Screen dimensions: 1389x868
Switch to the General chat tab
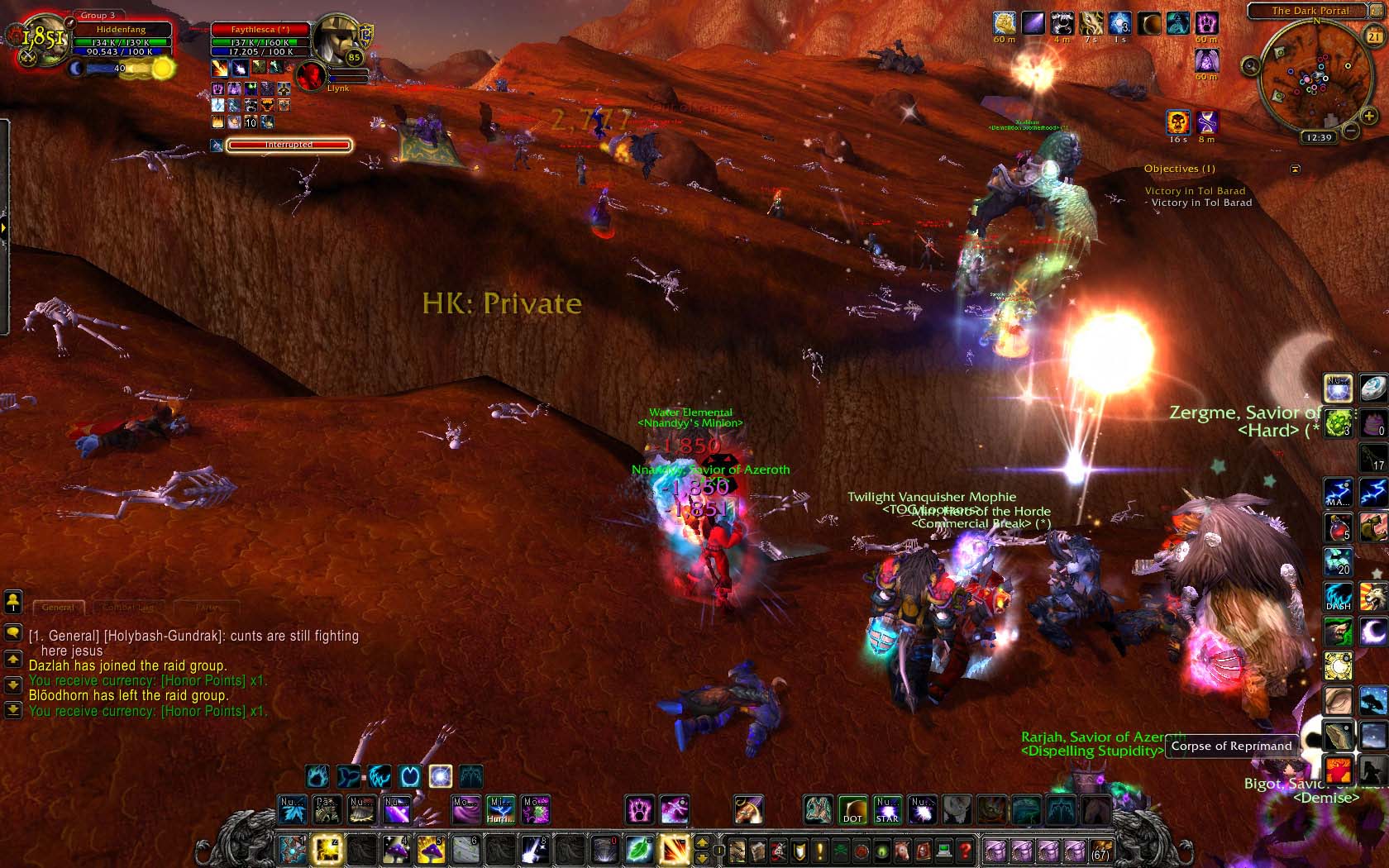click(58, 608)
